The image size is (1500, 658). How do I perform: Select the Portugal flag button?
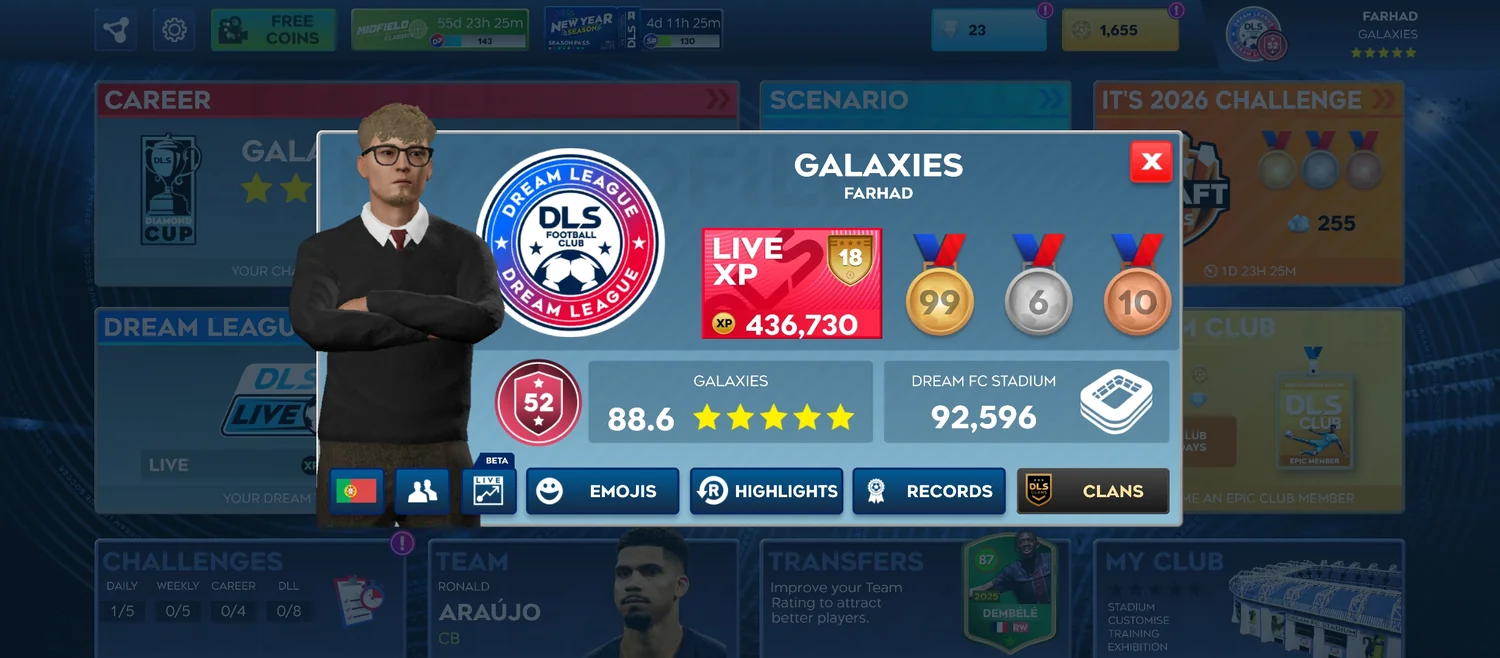(x=356, y=491)
